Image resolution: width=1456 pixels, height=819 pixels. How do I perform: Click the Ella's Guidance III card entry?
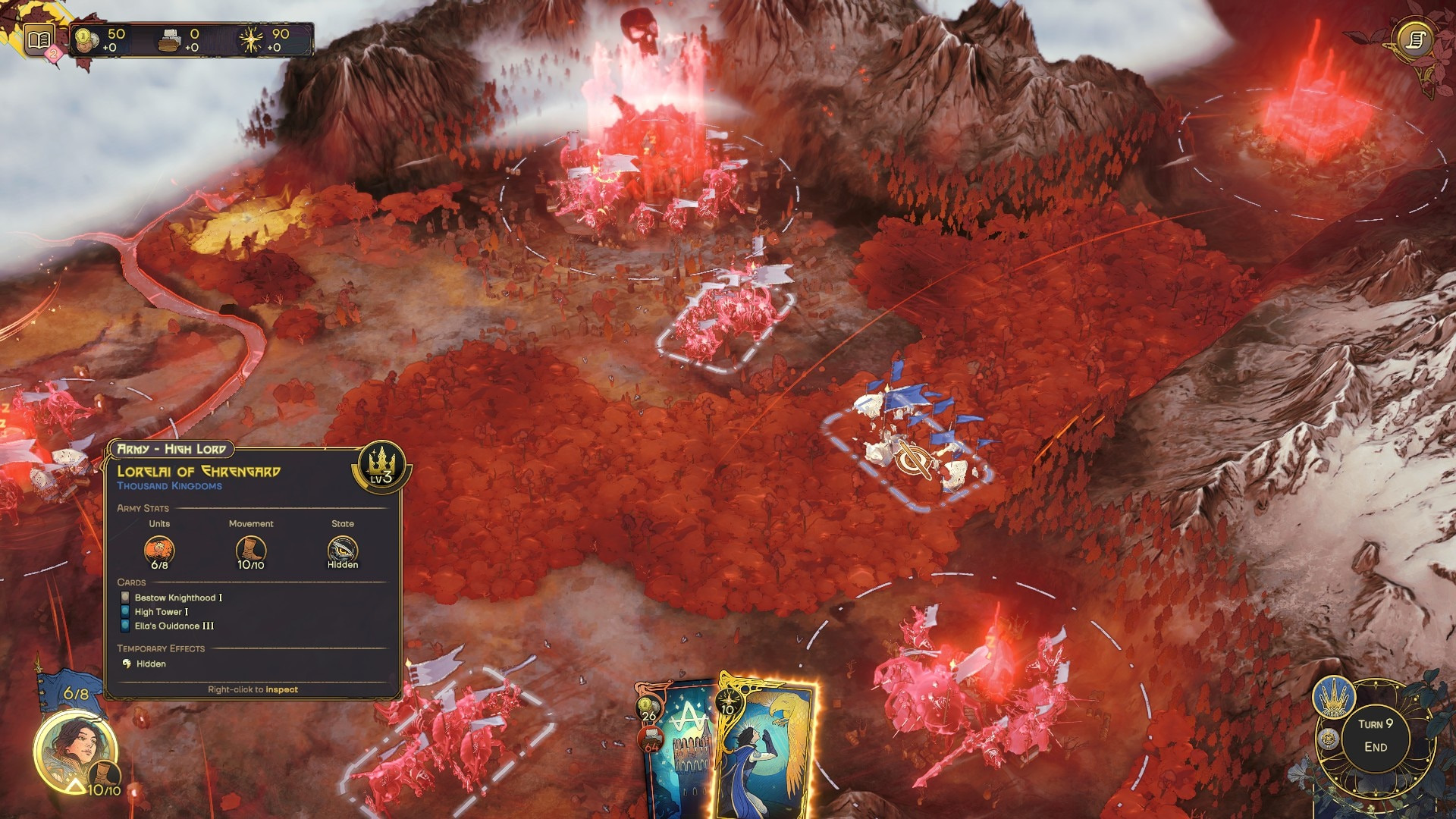pos(174,626)
